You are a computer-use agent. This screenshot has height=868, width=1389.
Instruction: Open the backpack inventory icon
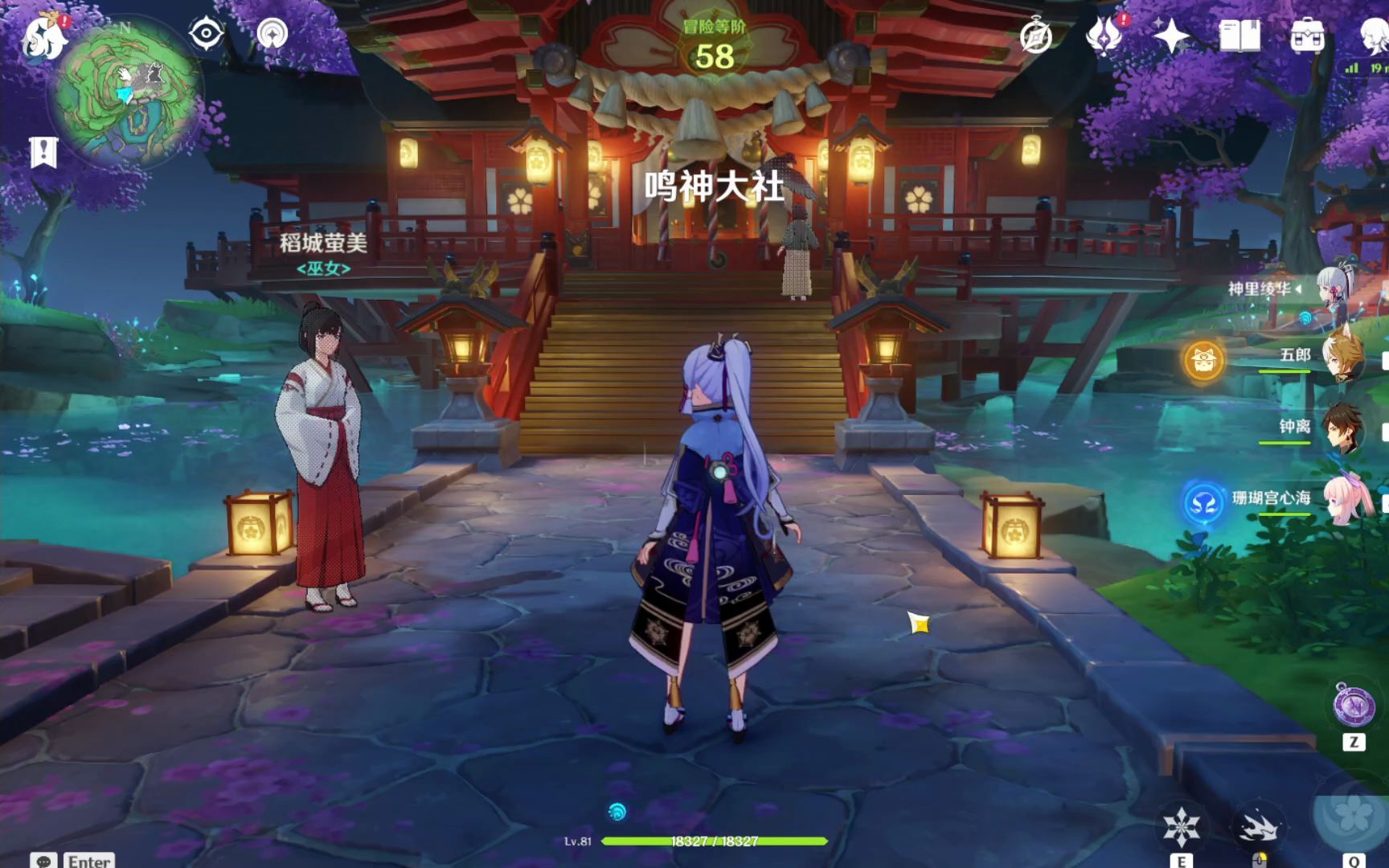tap(1308, 35)
